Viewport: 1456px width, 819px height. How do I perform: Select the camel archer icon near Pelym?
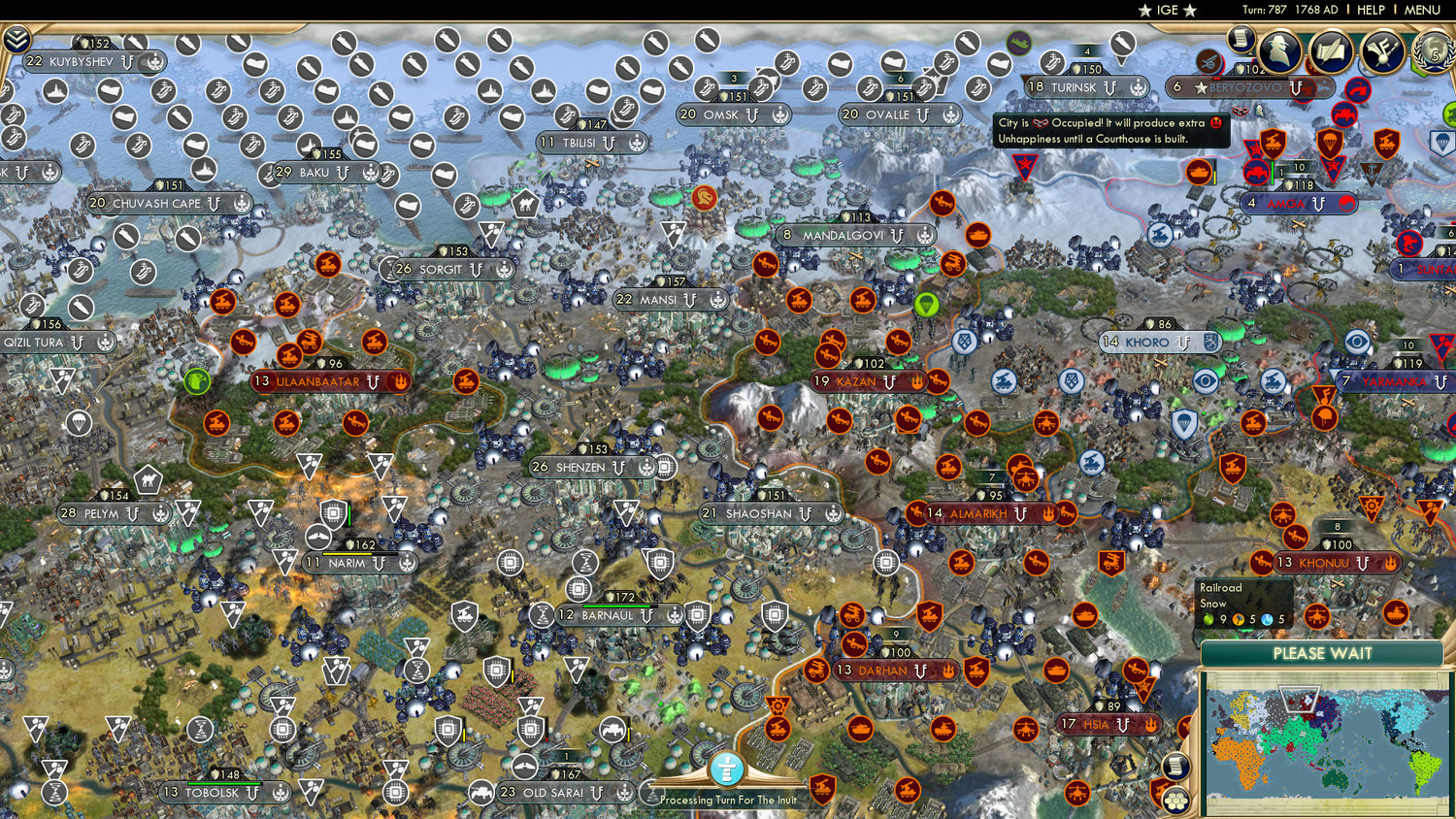tap(147, 479)
